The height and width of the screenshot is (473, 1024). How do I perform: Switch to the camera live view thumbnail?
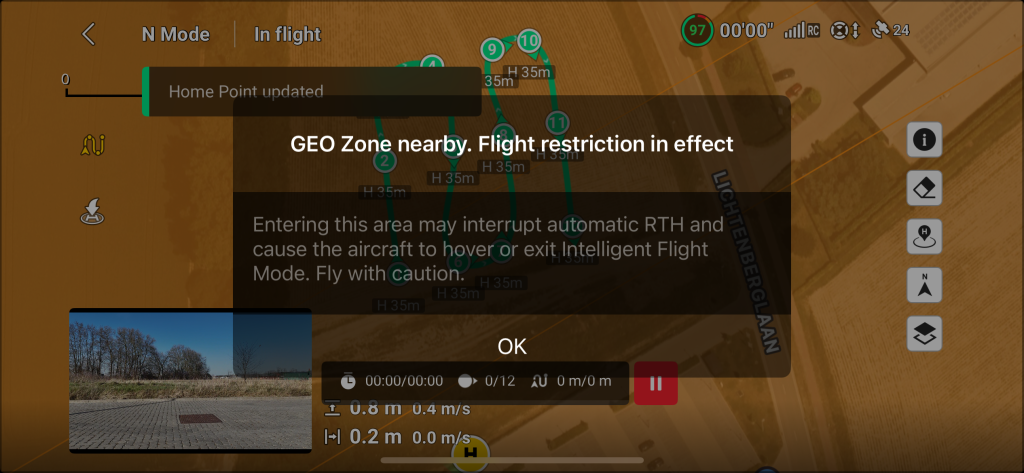pos(190,381)
